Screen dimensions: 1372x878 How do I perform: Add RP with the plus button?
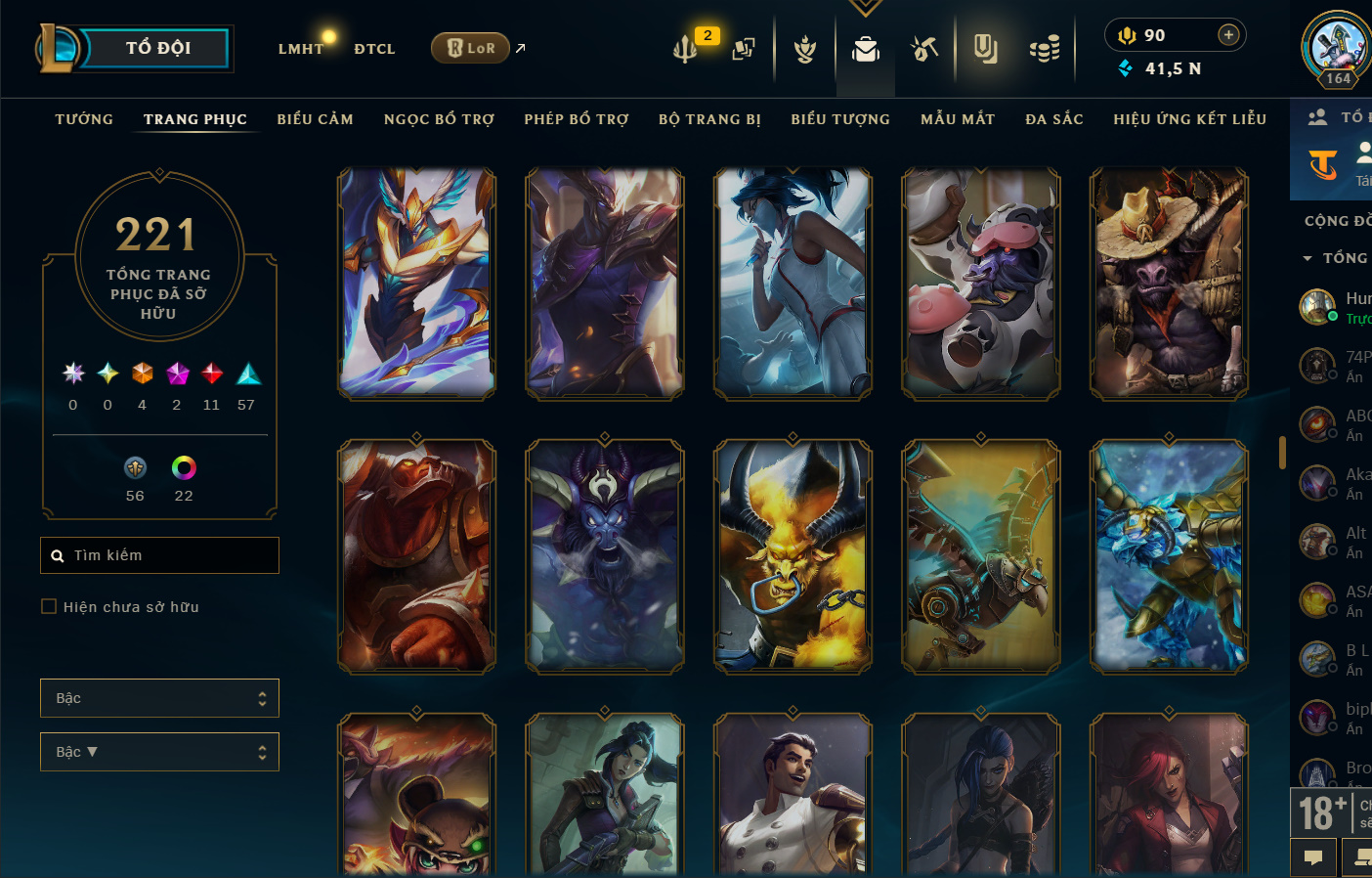(x=1228, y=35)
